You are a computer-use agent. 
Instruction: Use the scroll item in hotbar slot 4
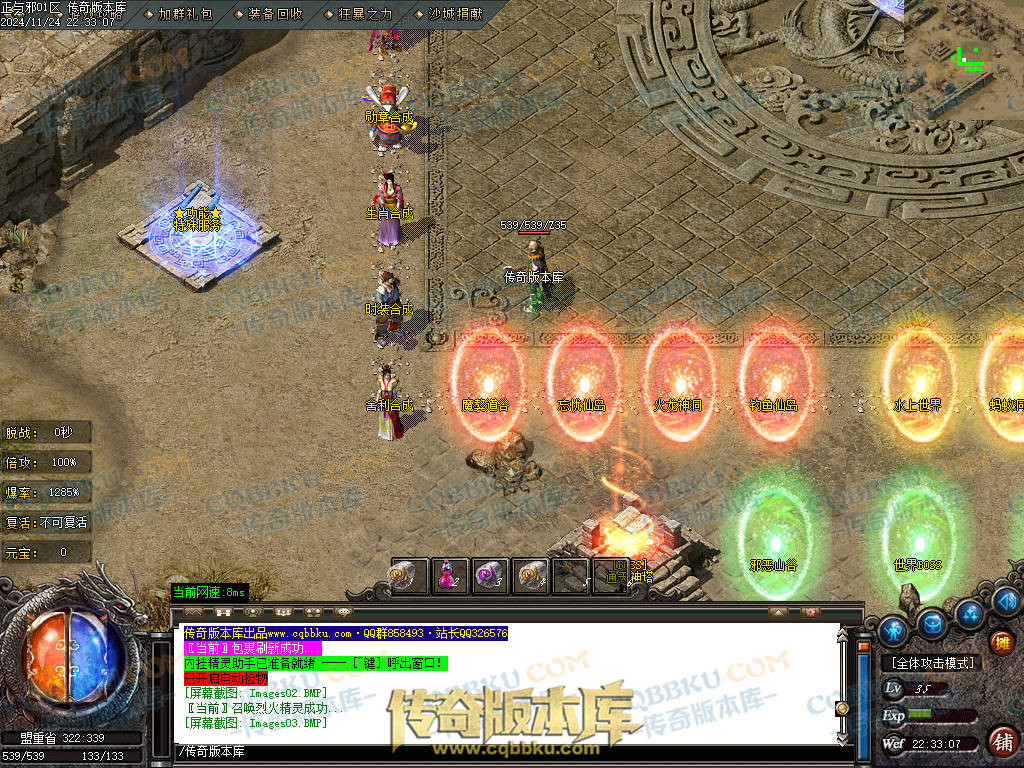pos(531,576)
